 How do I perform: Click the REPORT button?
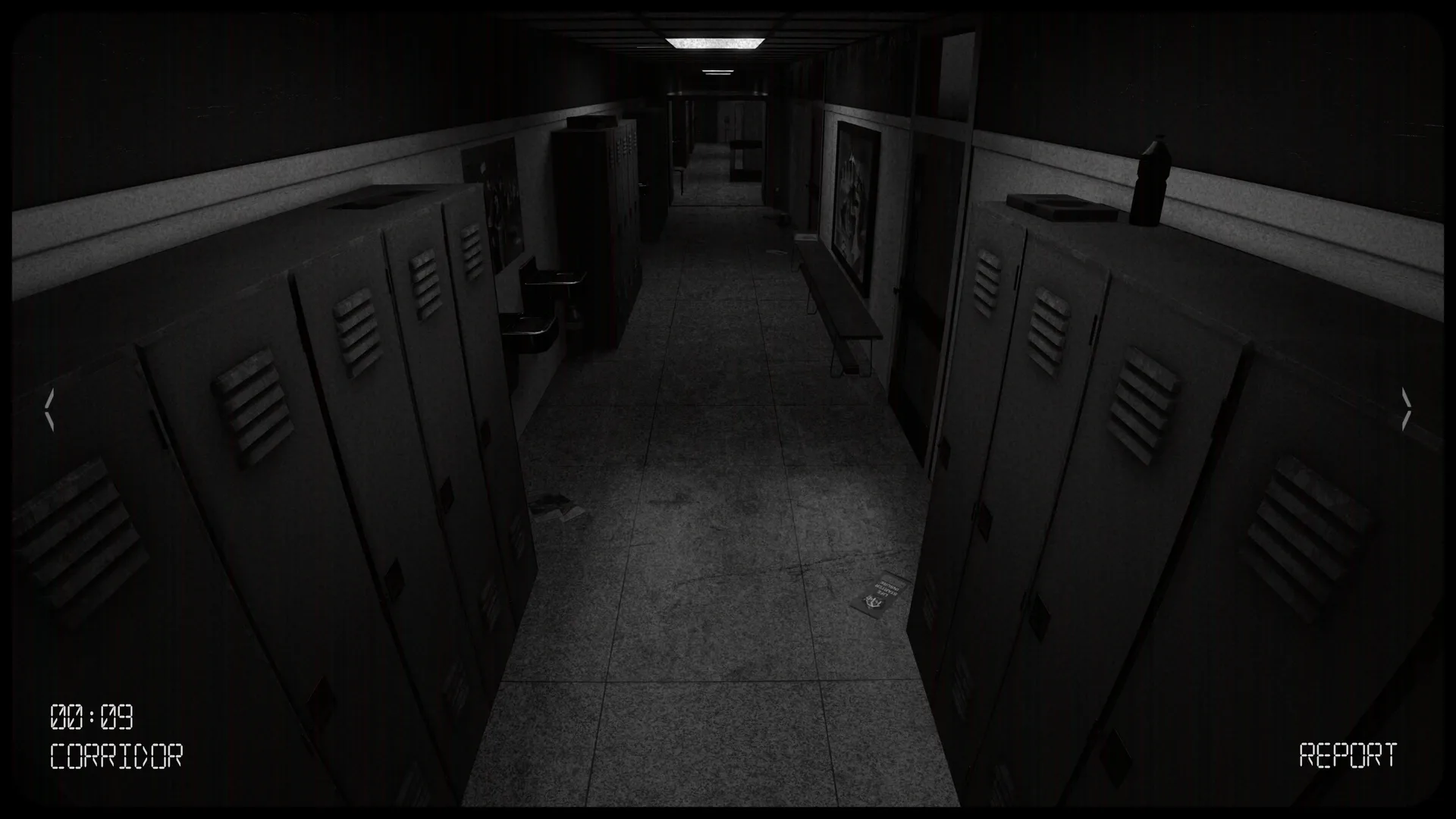(x=1348, y=754)
